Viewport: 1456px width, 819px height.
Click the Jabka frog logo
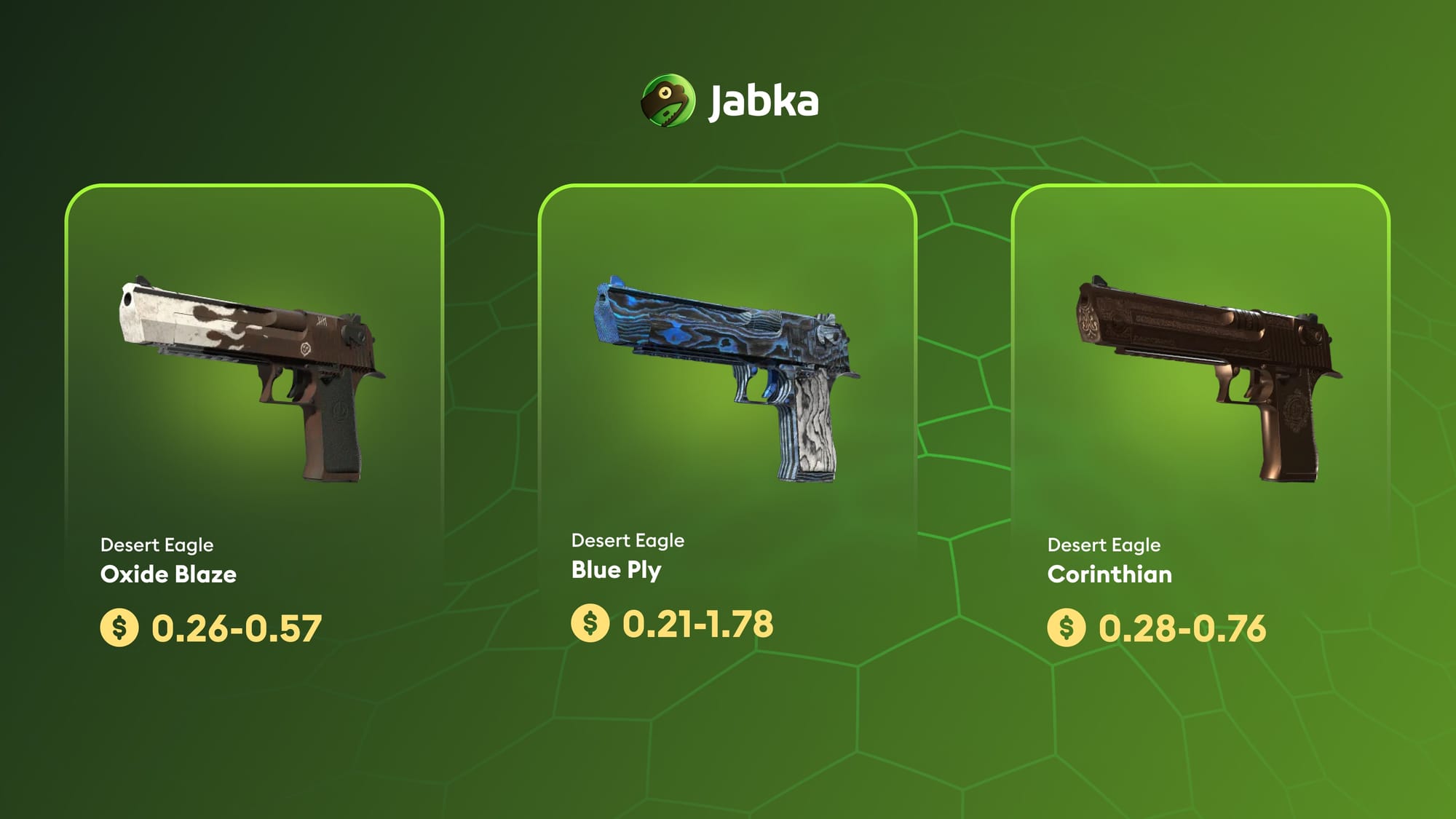tap(668, 100)
